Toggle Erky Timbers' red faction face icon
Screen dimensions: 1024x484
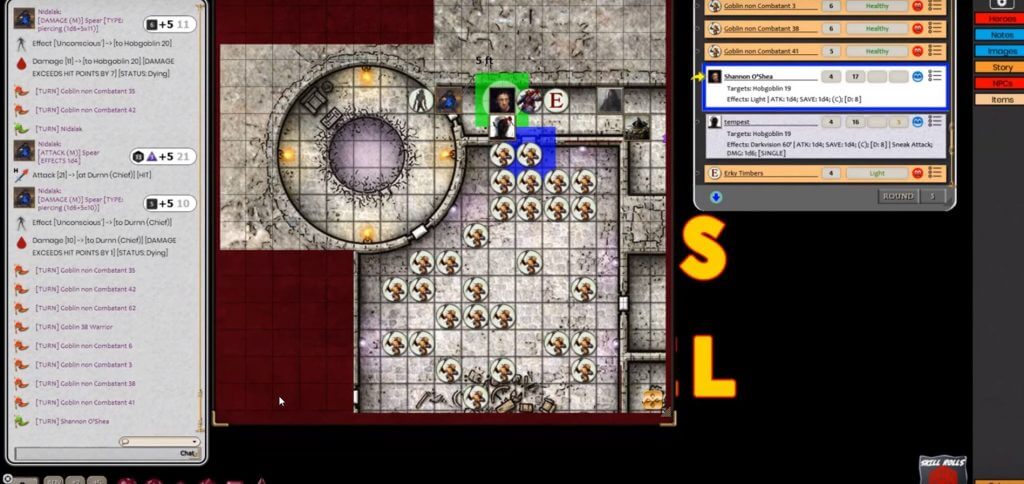pyautogui.click(x=917, y=173)
